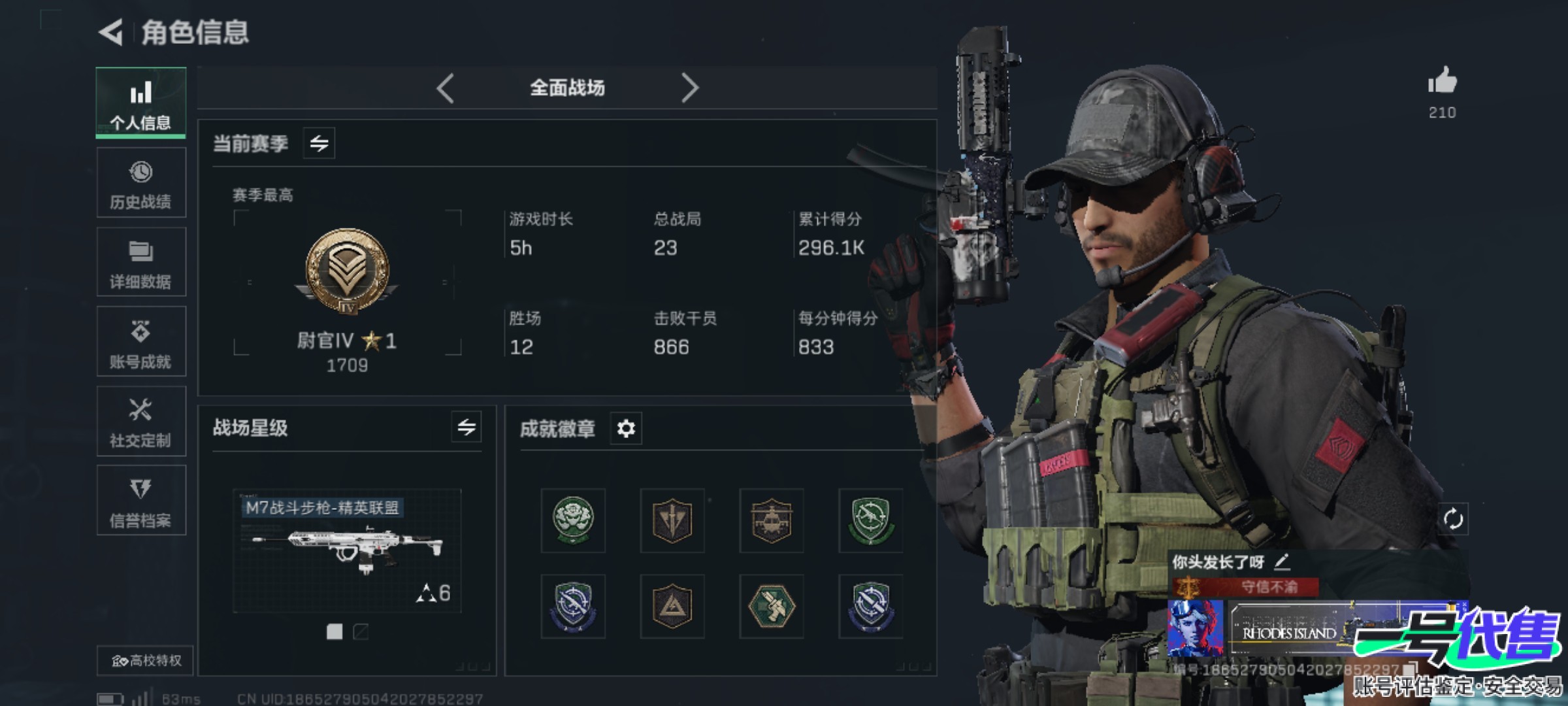
Task: Select the green rose achievement badge
Action: [x=573, y=520]
